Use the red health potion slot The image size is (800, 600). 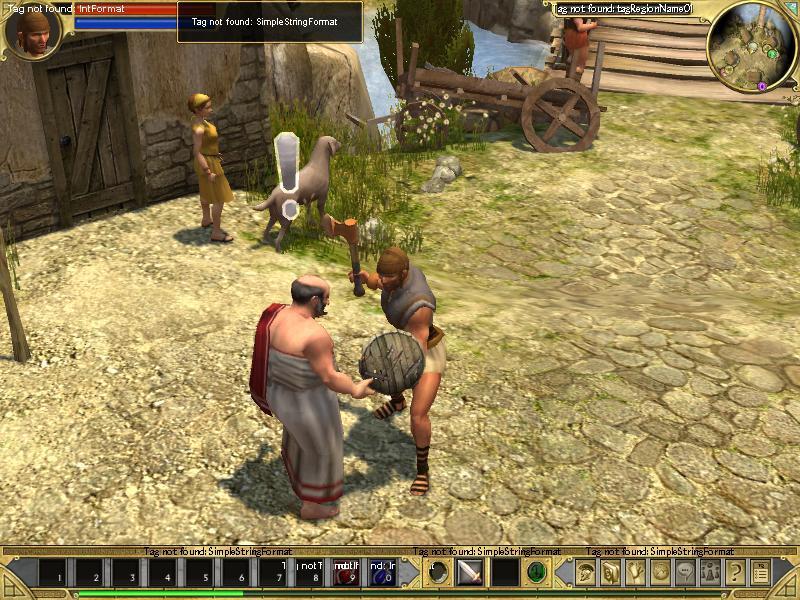click(x=347, y=573)
